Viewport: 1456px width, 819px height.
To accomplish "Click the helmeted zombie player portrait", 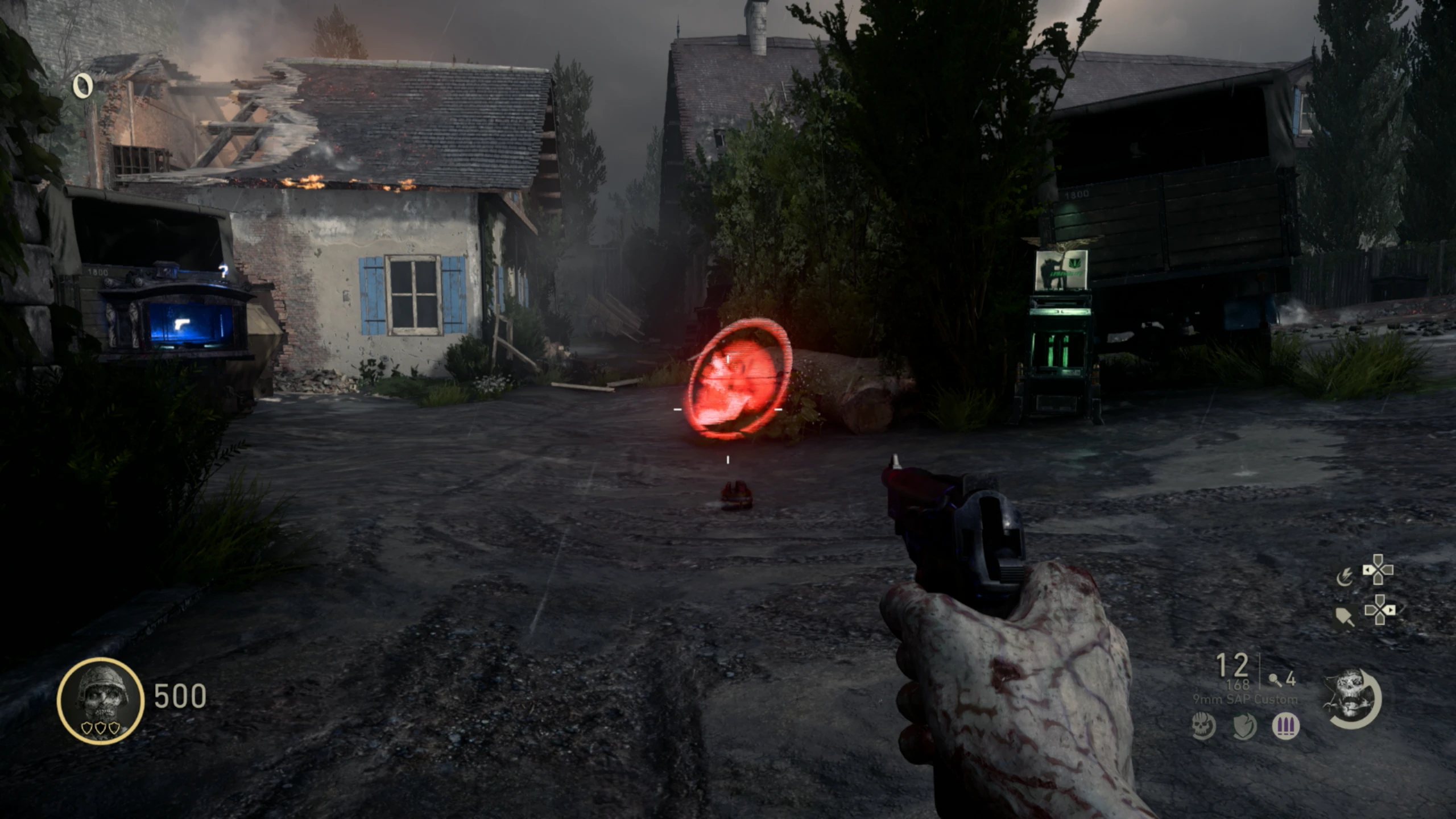I will (x=101, y=701).
